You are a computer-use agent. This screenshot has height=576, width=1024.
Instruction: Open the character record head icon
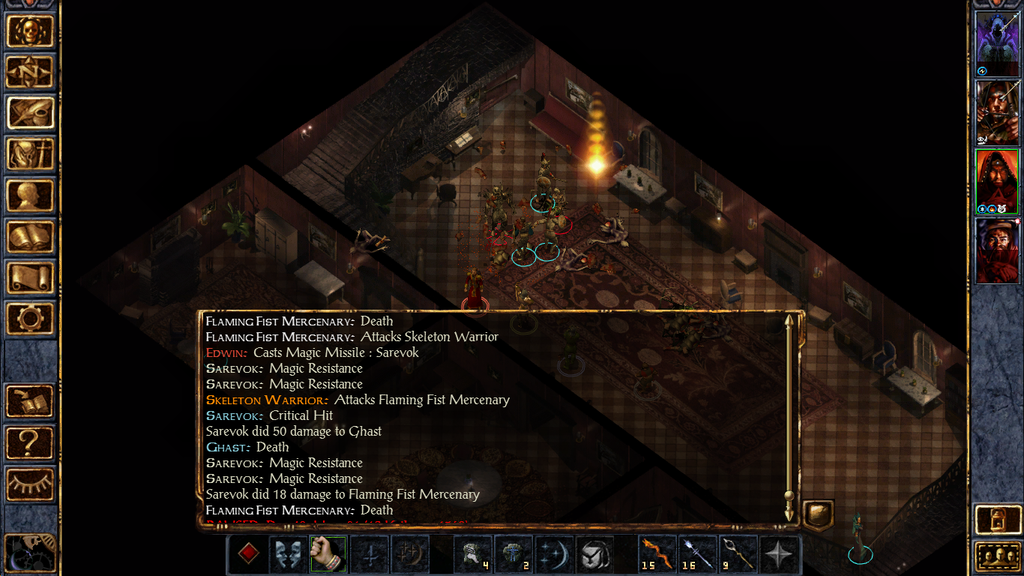(30, 195)
